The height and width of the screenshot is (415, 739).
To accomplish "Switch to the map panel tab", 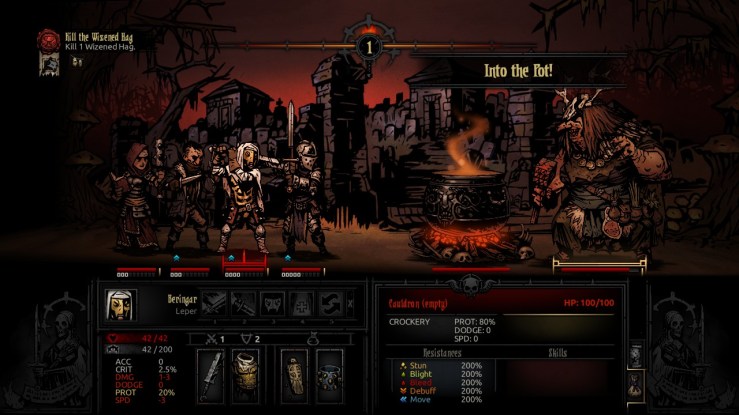I will tap(634, 357).
